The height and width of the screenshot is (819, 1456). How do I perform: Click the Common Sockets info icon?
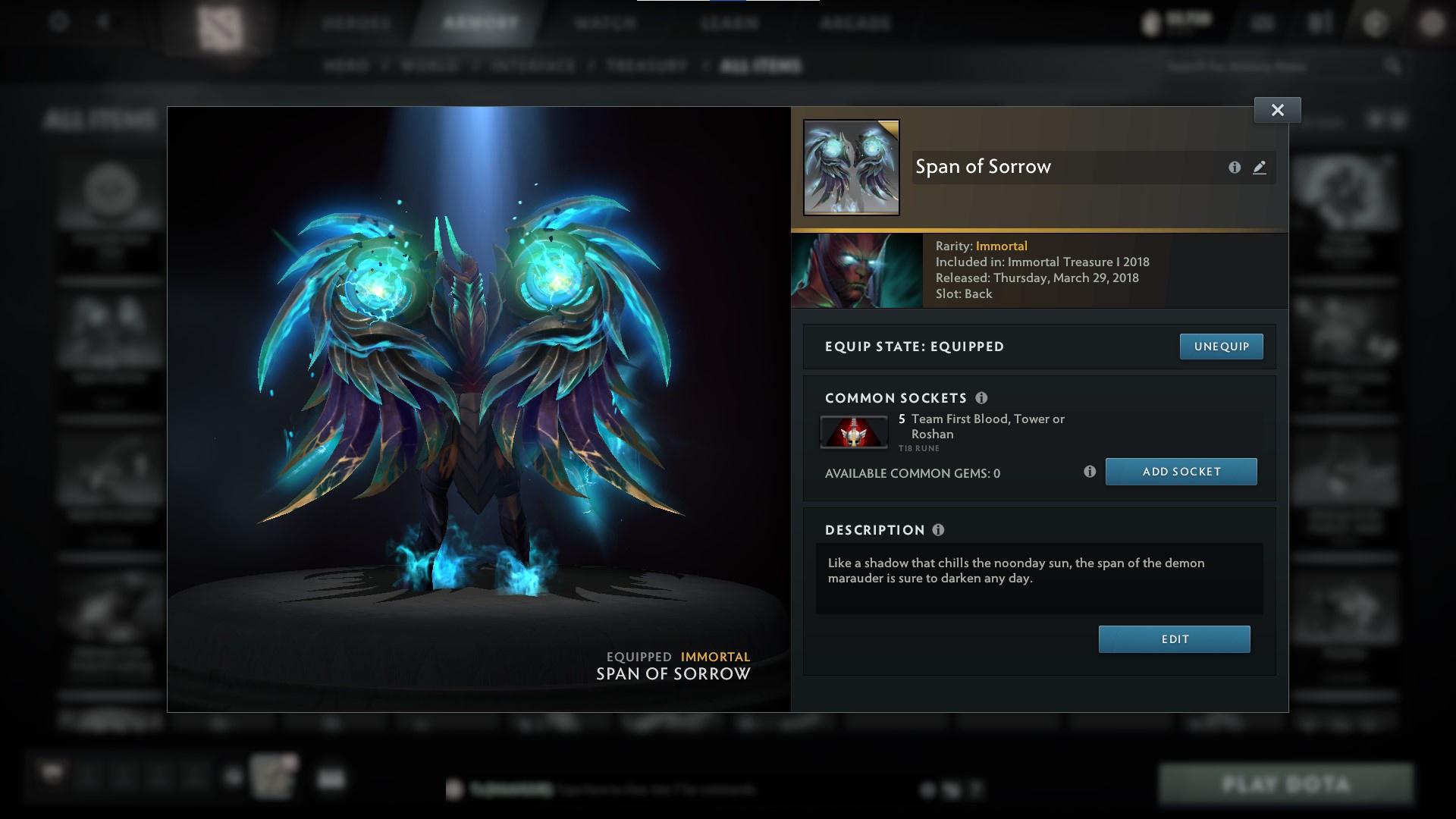[x=984, y=397]
